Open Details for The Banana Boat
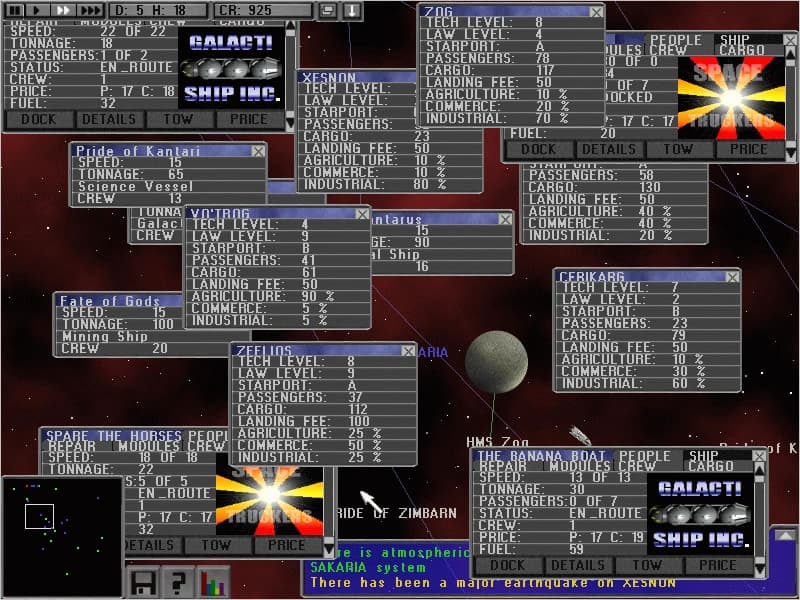 click(578, 565)
